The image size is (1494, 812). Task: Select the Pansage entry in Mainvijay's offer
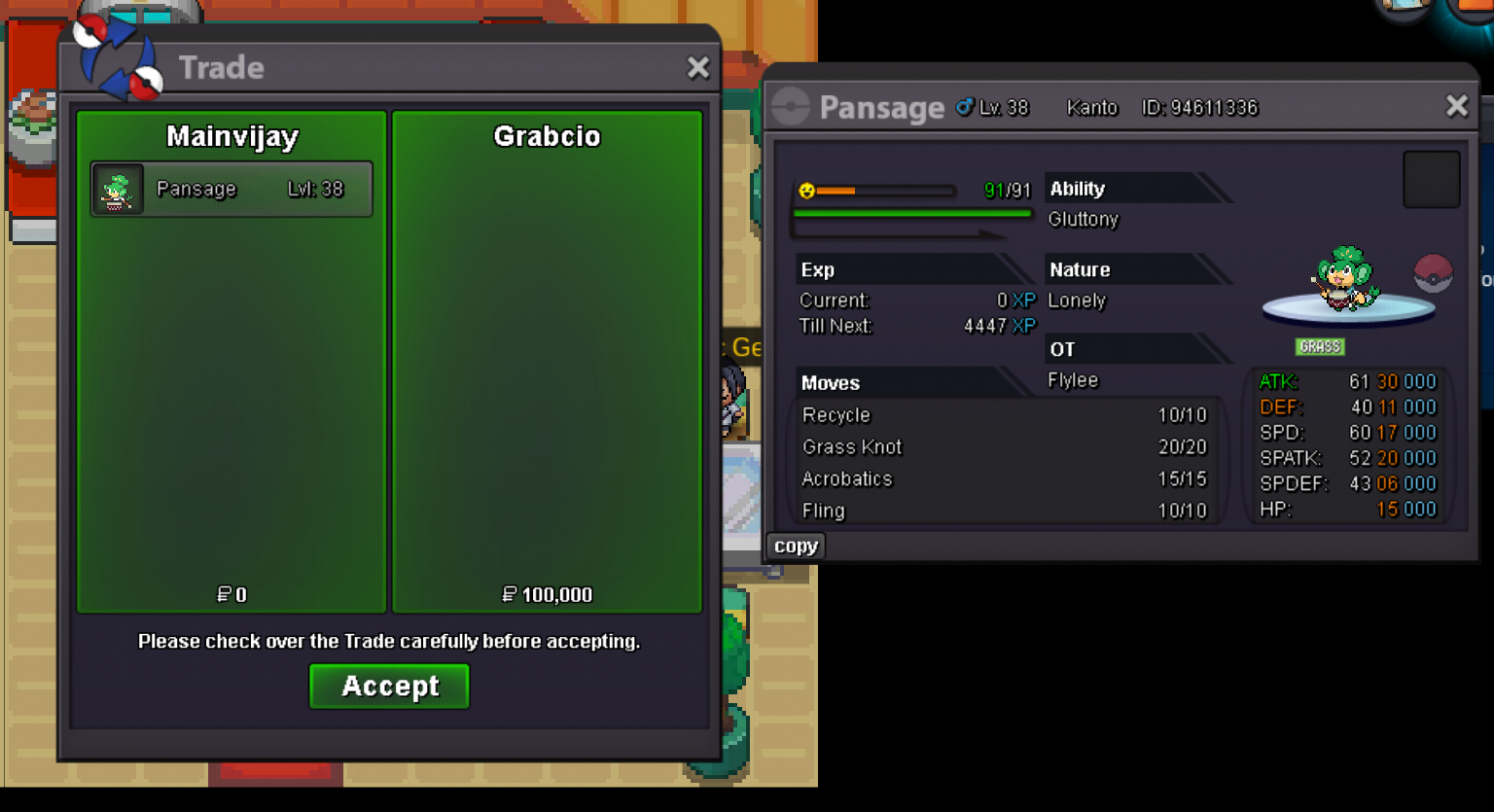231,189
